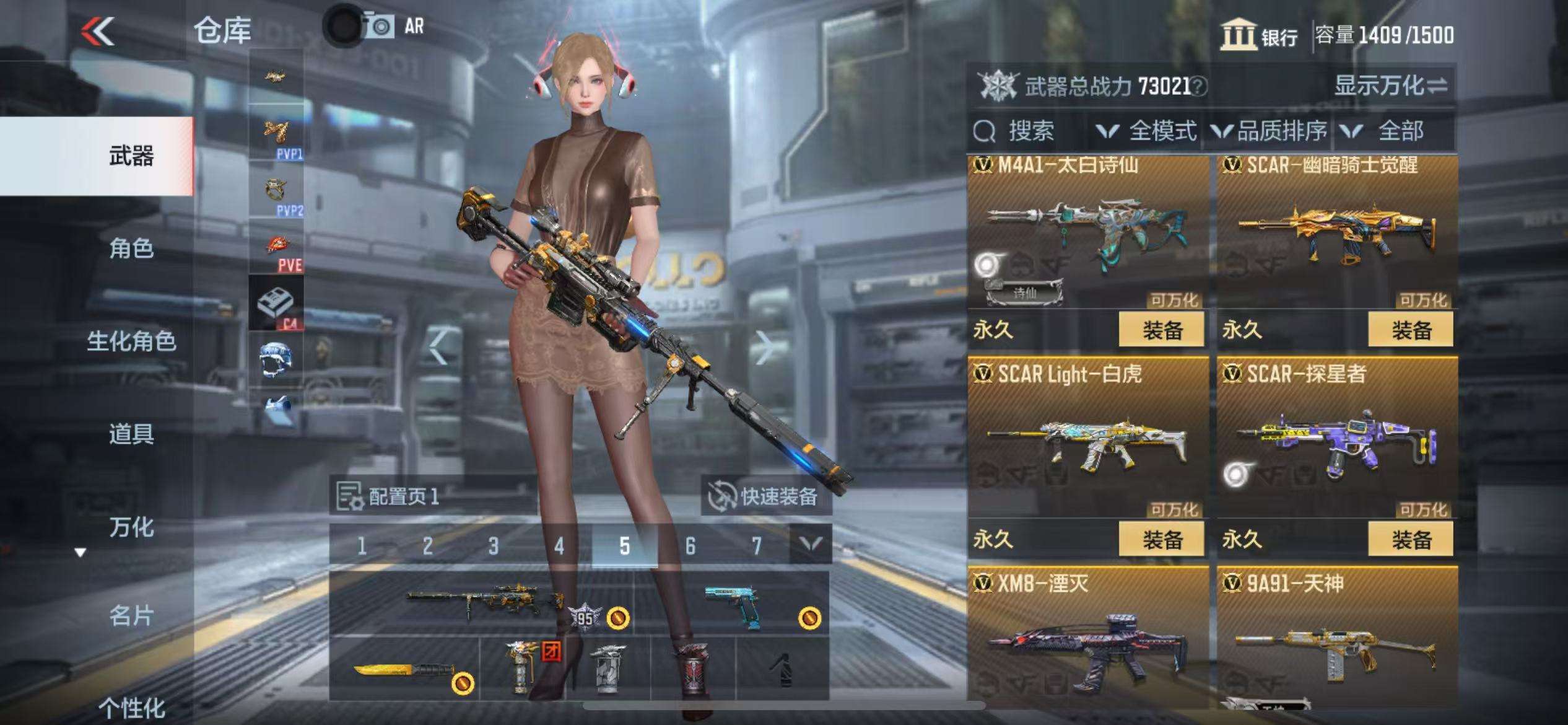Switch to loadout slot 3
Image resolution: width=1568 pixels, height=725 pixels.
click(493, 546)
